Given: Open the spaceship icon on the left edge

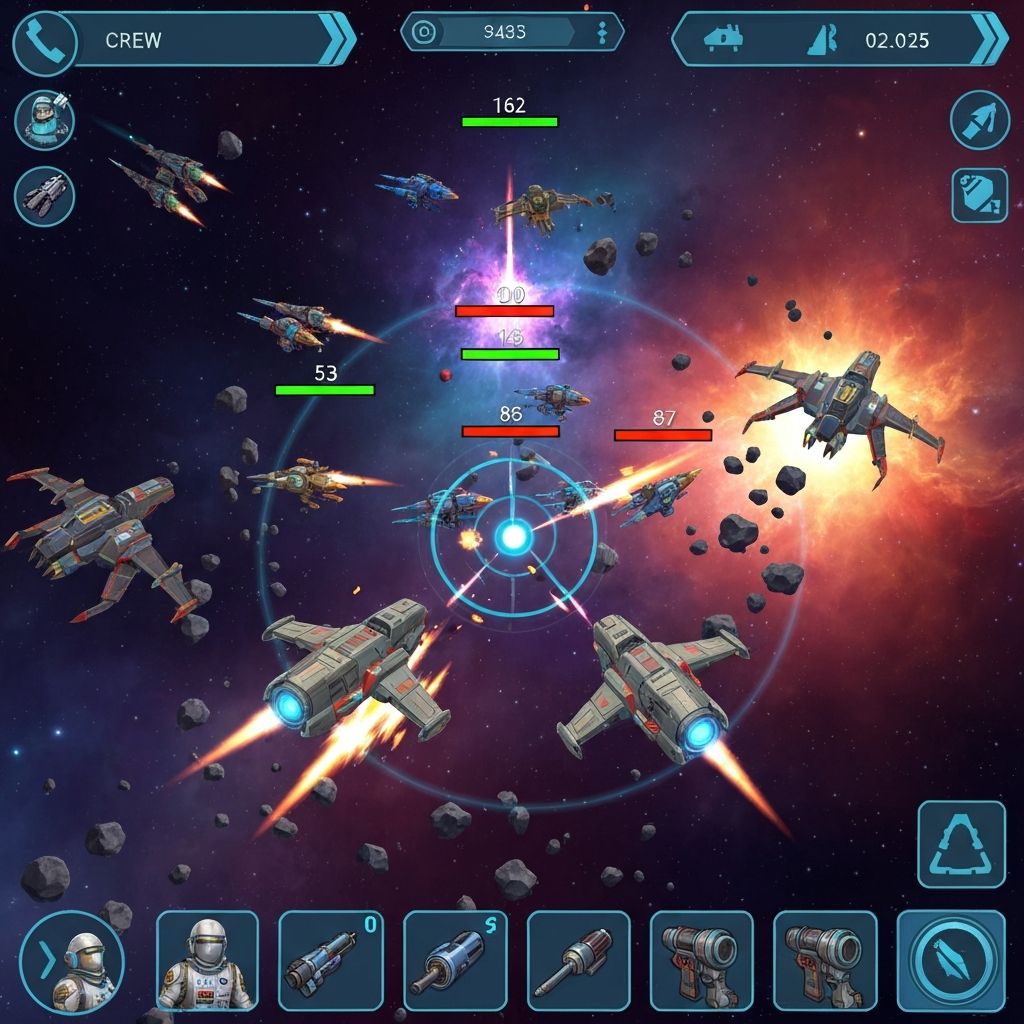Looking at the screenshot, I should tap(45, 195).
